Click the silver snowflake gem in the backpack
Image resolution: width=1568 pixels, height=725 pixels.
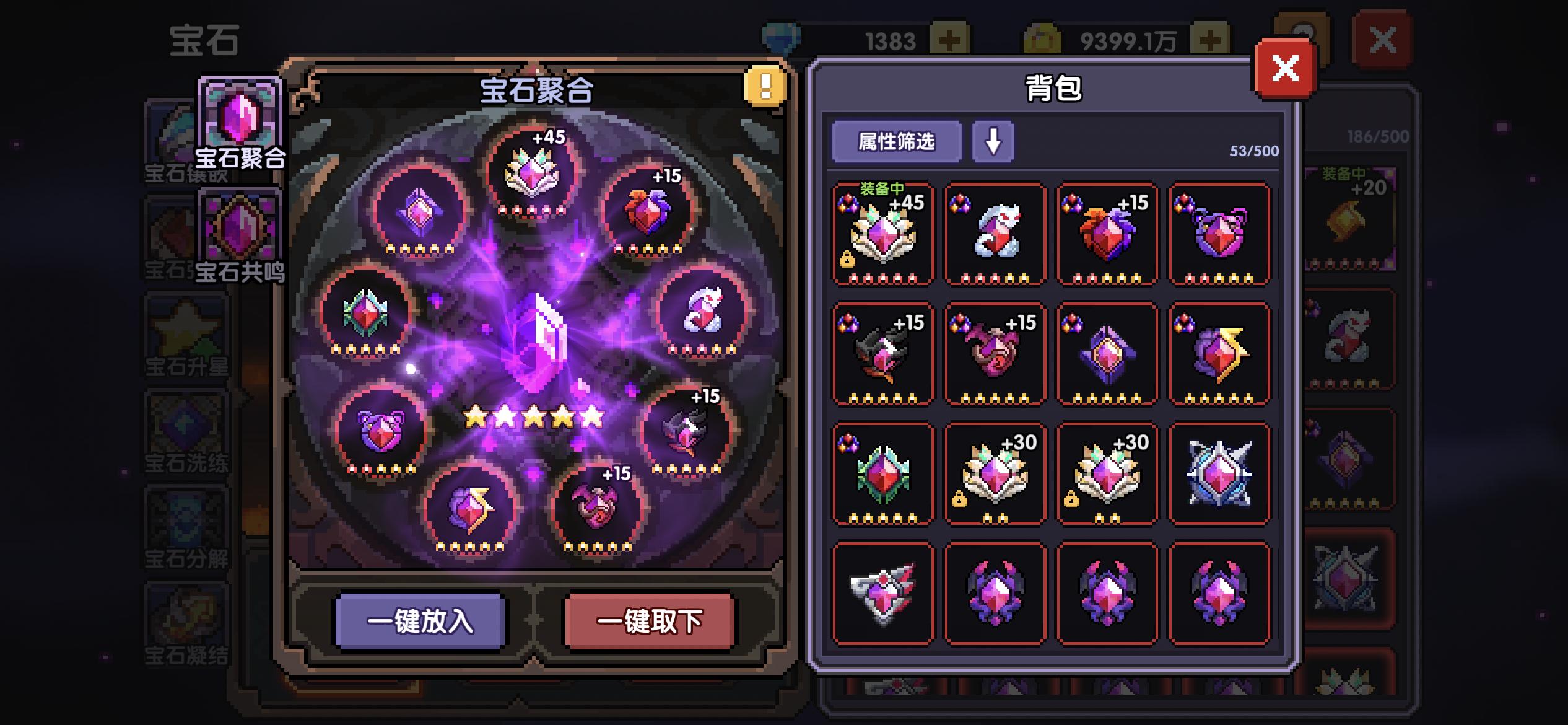(1220, 474)
